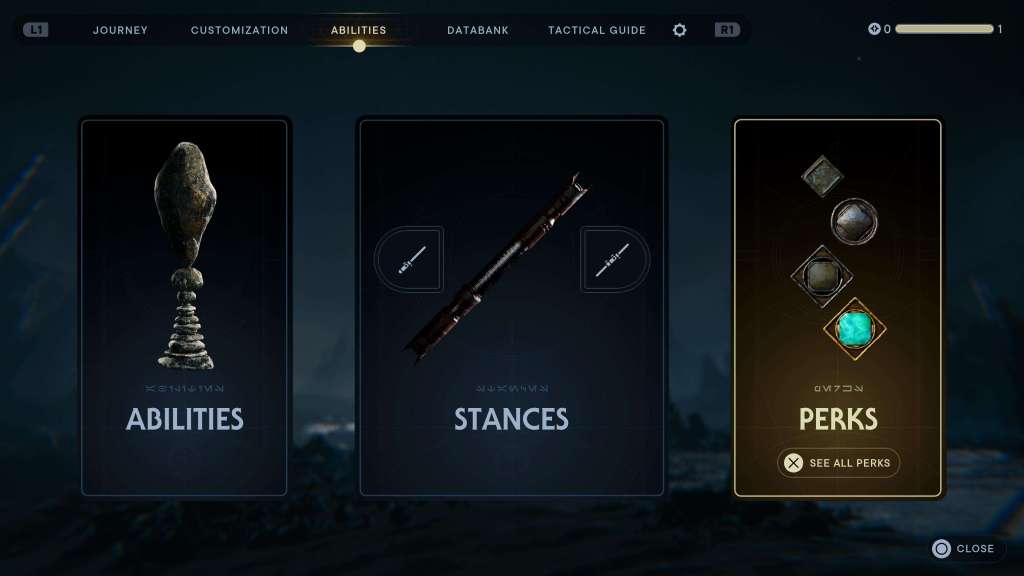The height and width of the screenshot is (576, 1024).
Task: Select the left lightsaber stance slot
Action: tap(410, 260)
